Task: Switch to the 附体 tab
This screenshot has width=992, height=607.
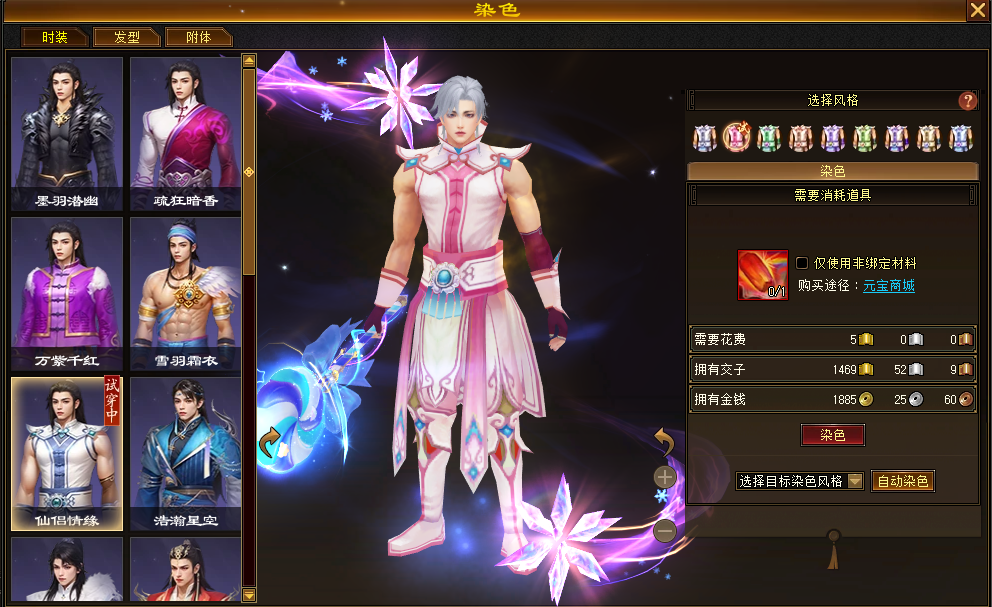Action: (x=199, y=38)
